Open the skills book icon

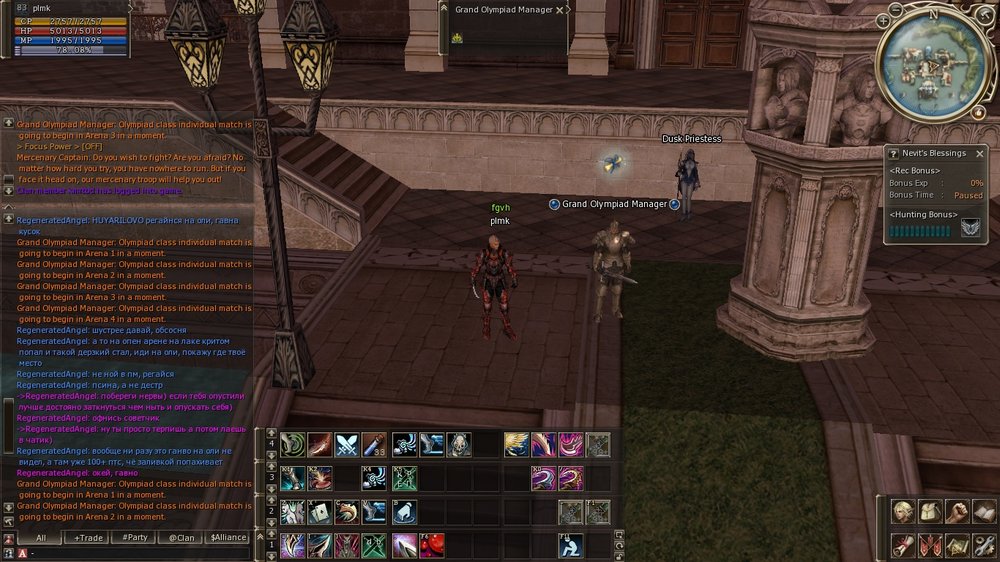click(983, 512)
